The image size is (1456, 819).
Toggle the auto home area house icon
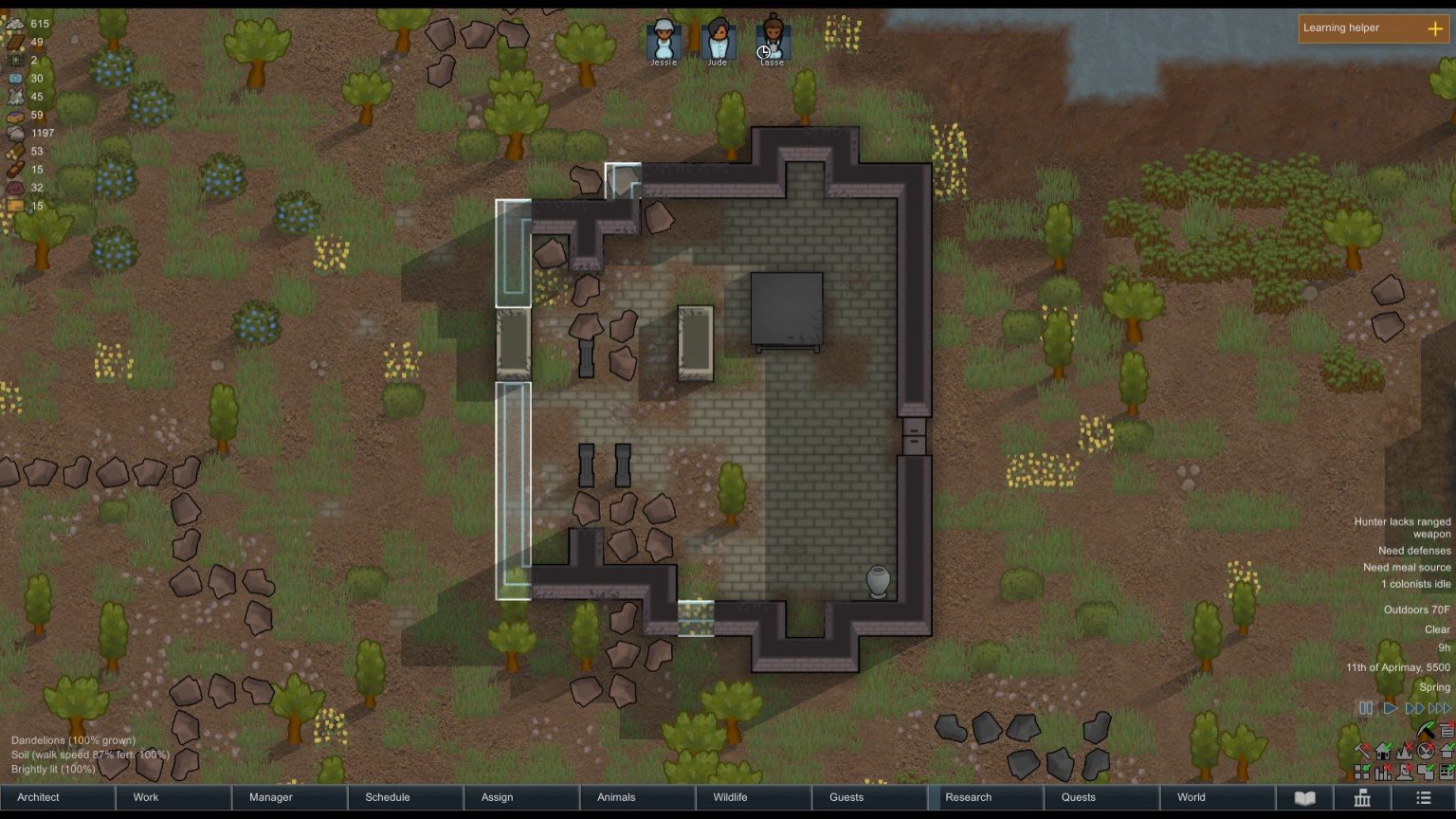(x=1384, y=752)
